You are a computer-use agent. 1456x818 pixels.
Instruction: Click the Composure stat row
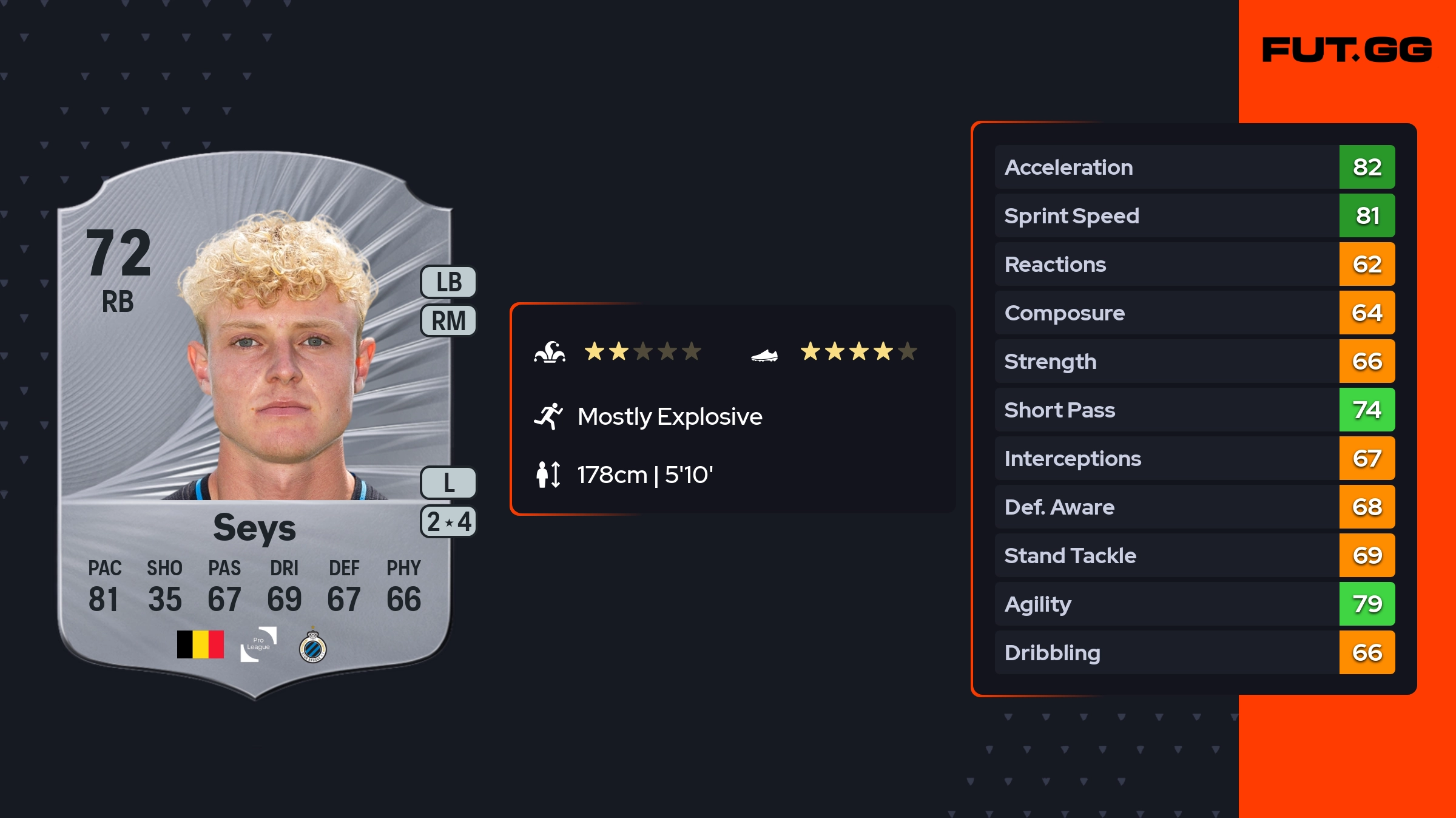[1194, 313]
